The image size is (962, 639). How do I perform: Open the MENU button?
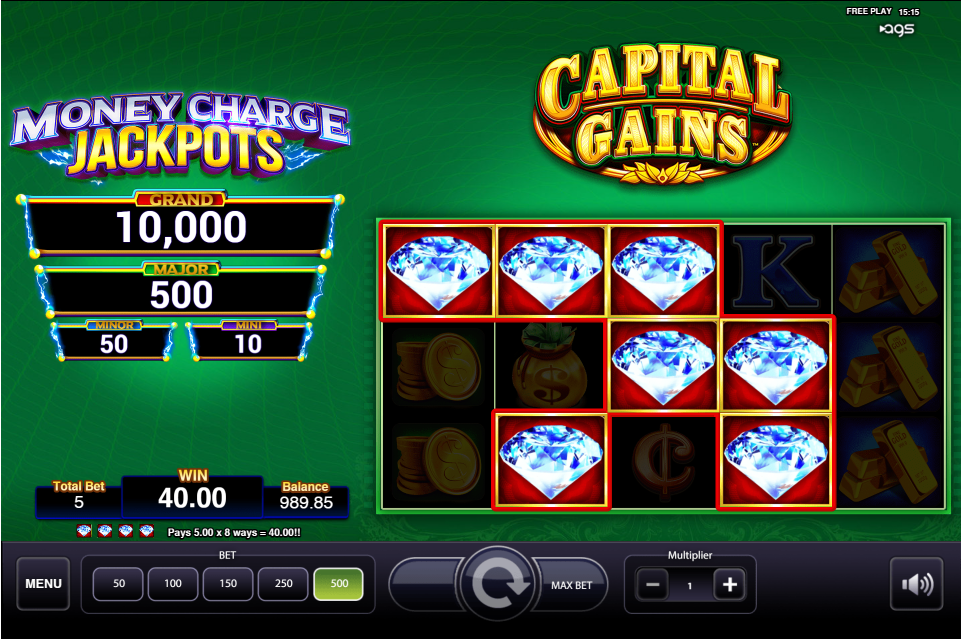pos(43,584)
